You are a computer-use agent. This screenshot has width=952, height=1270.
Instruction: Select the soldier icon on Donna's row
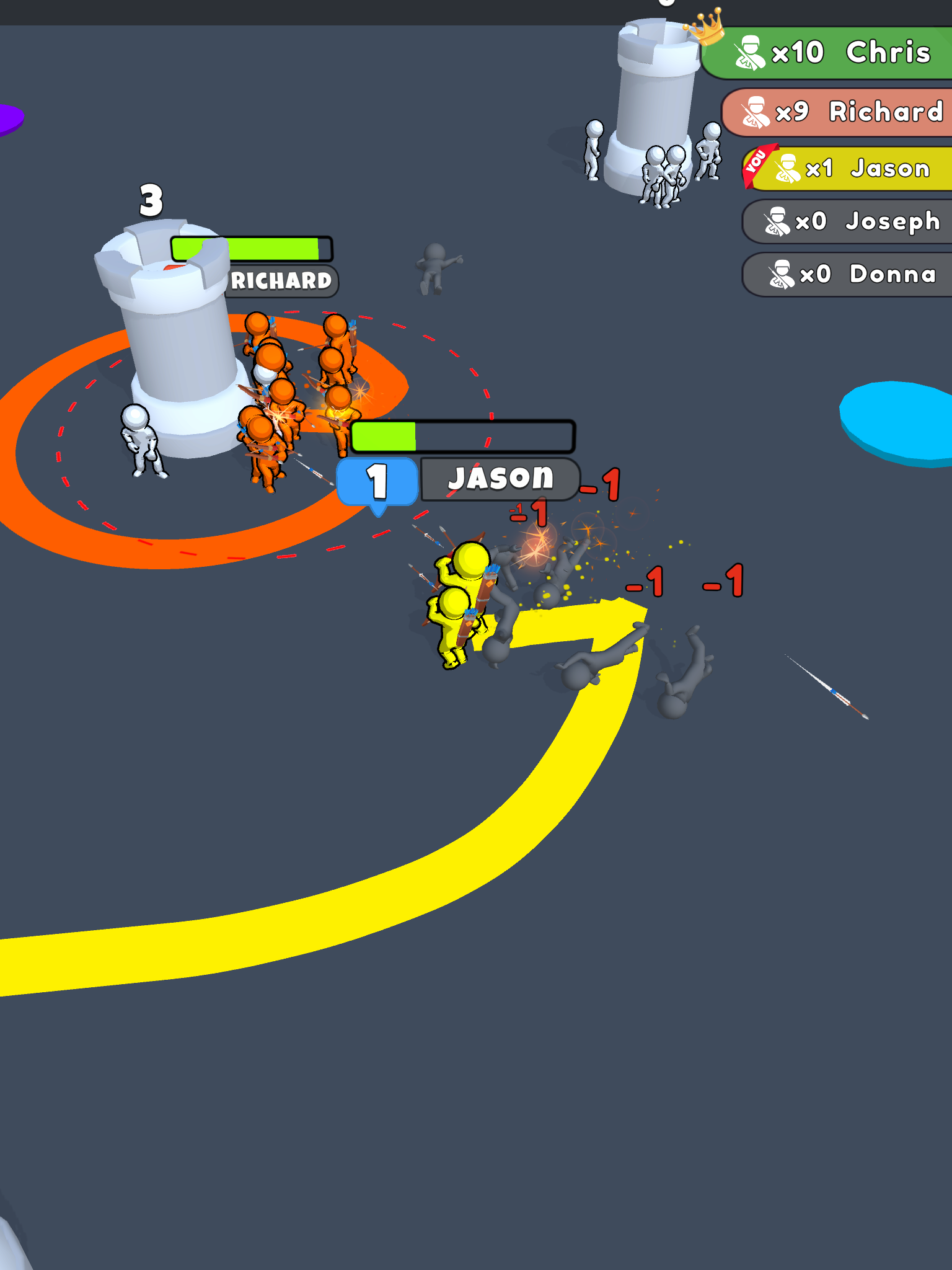click(782, 273)
